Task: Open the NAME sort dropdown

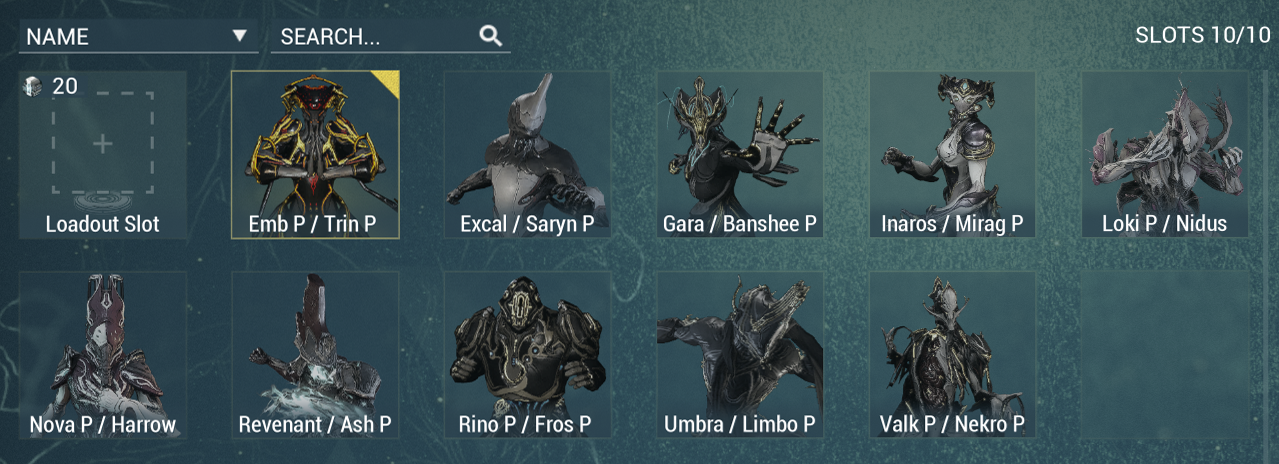Action: coord(137,37)
